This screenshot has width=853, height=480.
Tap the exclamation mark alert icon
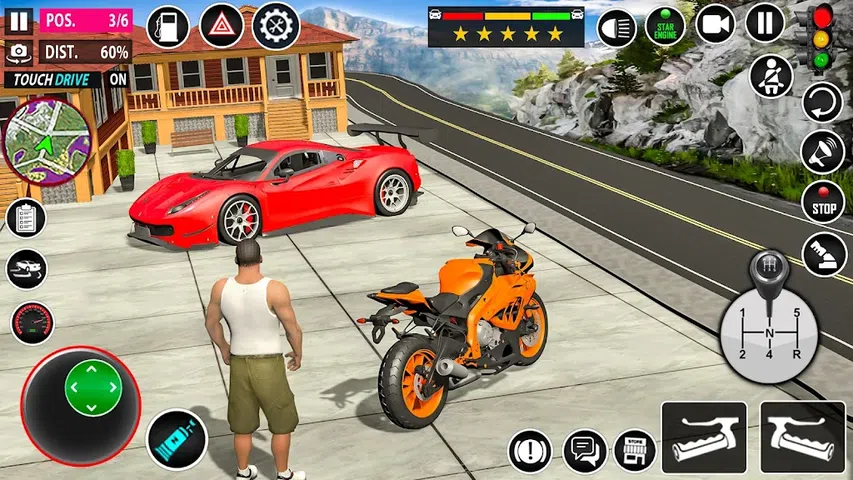pos(530,451)
